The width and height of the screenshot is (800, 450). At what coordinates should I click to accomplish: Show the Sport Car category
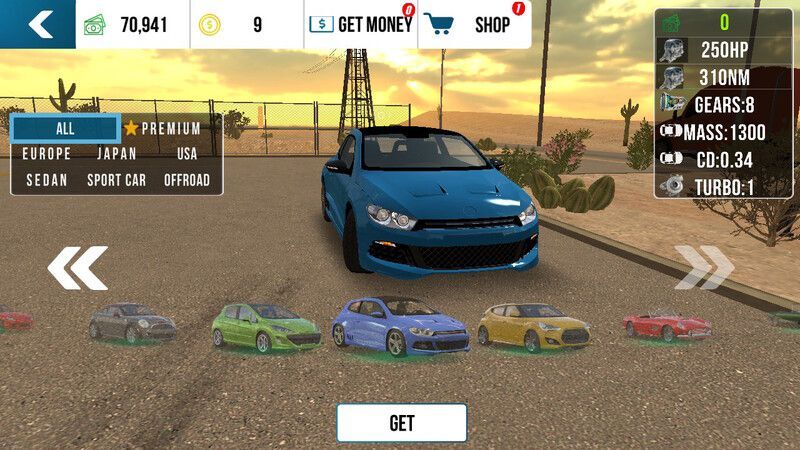click(x=116, y=180)
